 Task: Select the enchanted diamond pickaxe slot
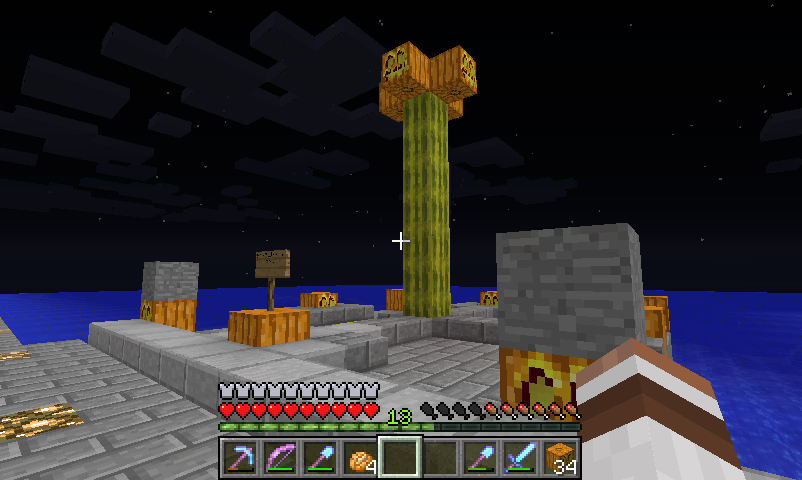tap(239, 458)
